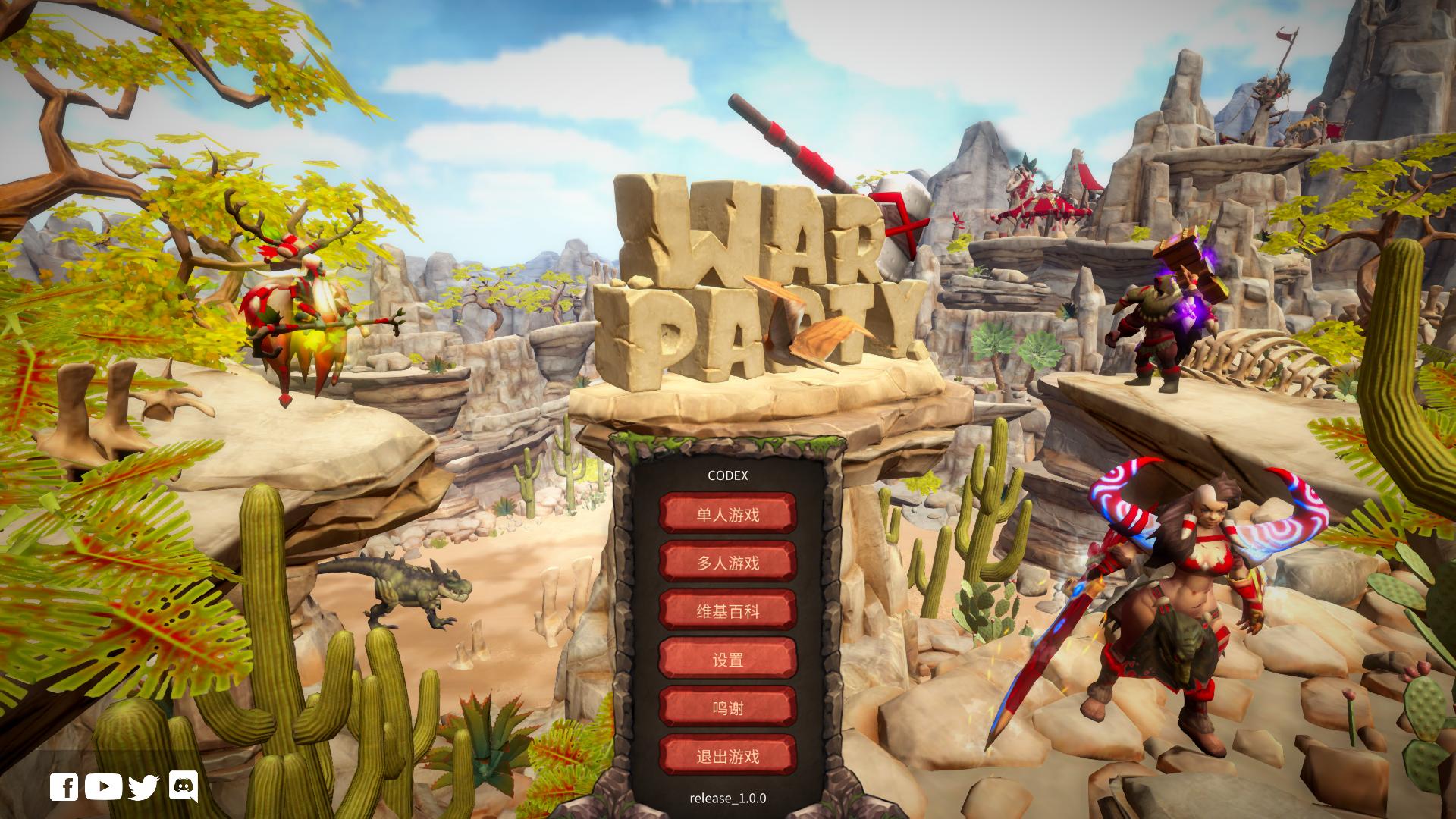Start the 单人游戏 single-player mode

pyautogui.click(x=727, y=515)
